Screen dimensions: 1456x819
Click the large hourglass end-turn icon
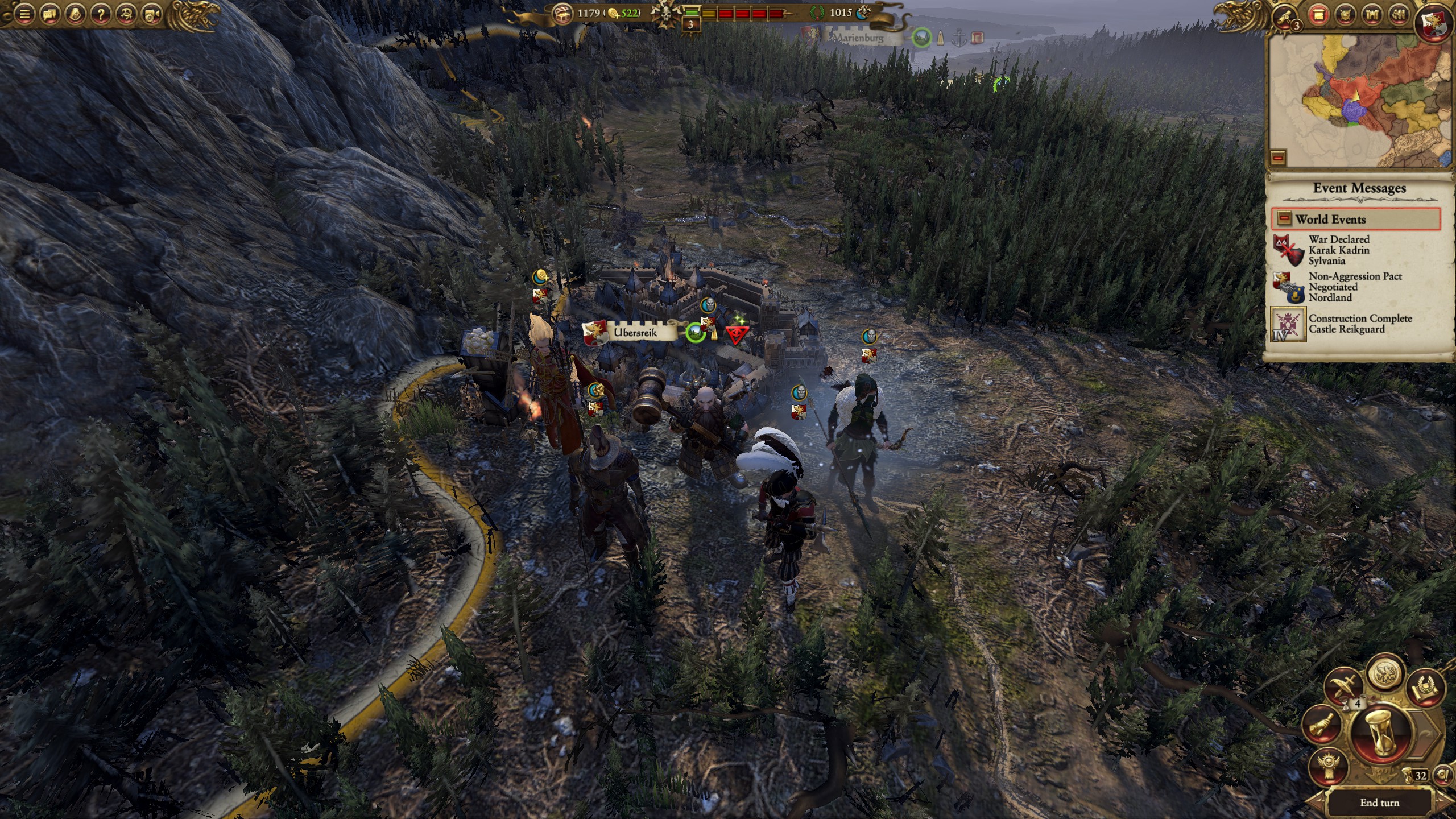tap(1380, 734)
